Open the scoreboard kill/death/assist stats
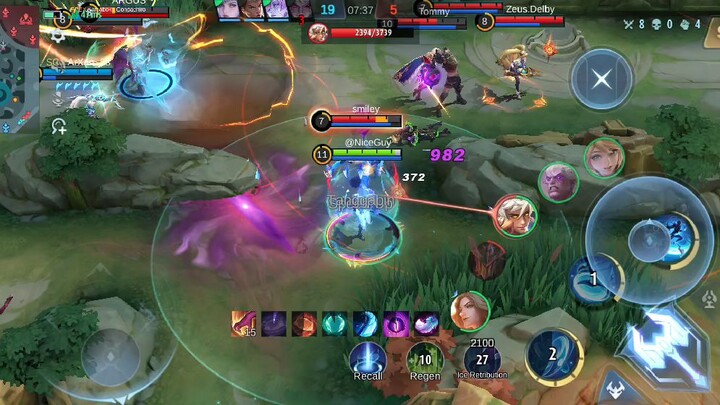 (676, 23)
